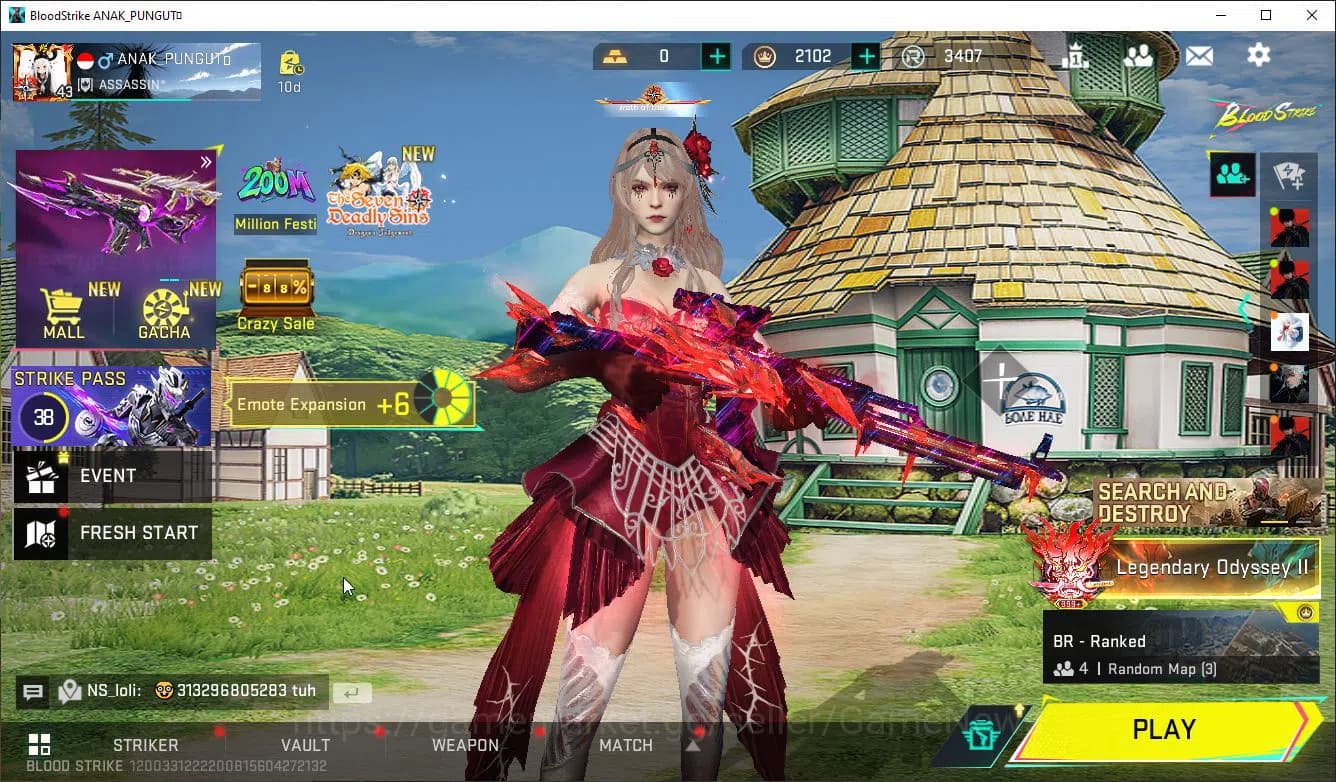Click the teal add-friend icon on right sidebar
Image resolution: width=1336 pixels, height=782 pixels.
1232,175
